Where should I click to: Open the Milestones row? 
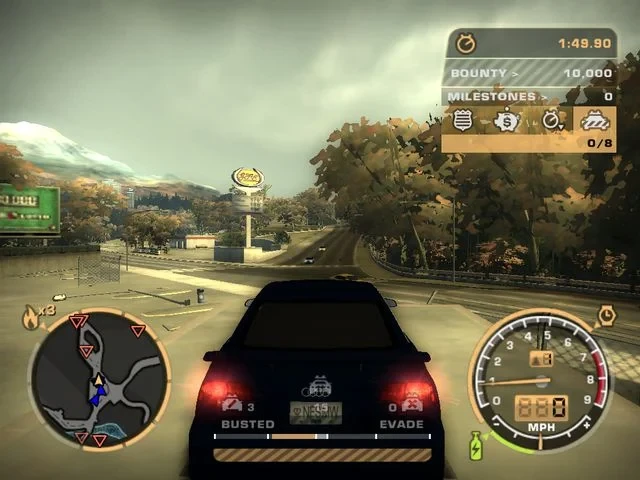[529, 96]
